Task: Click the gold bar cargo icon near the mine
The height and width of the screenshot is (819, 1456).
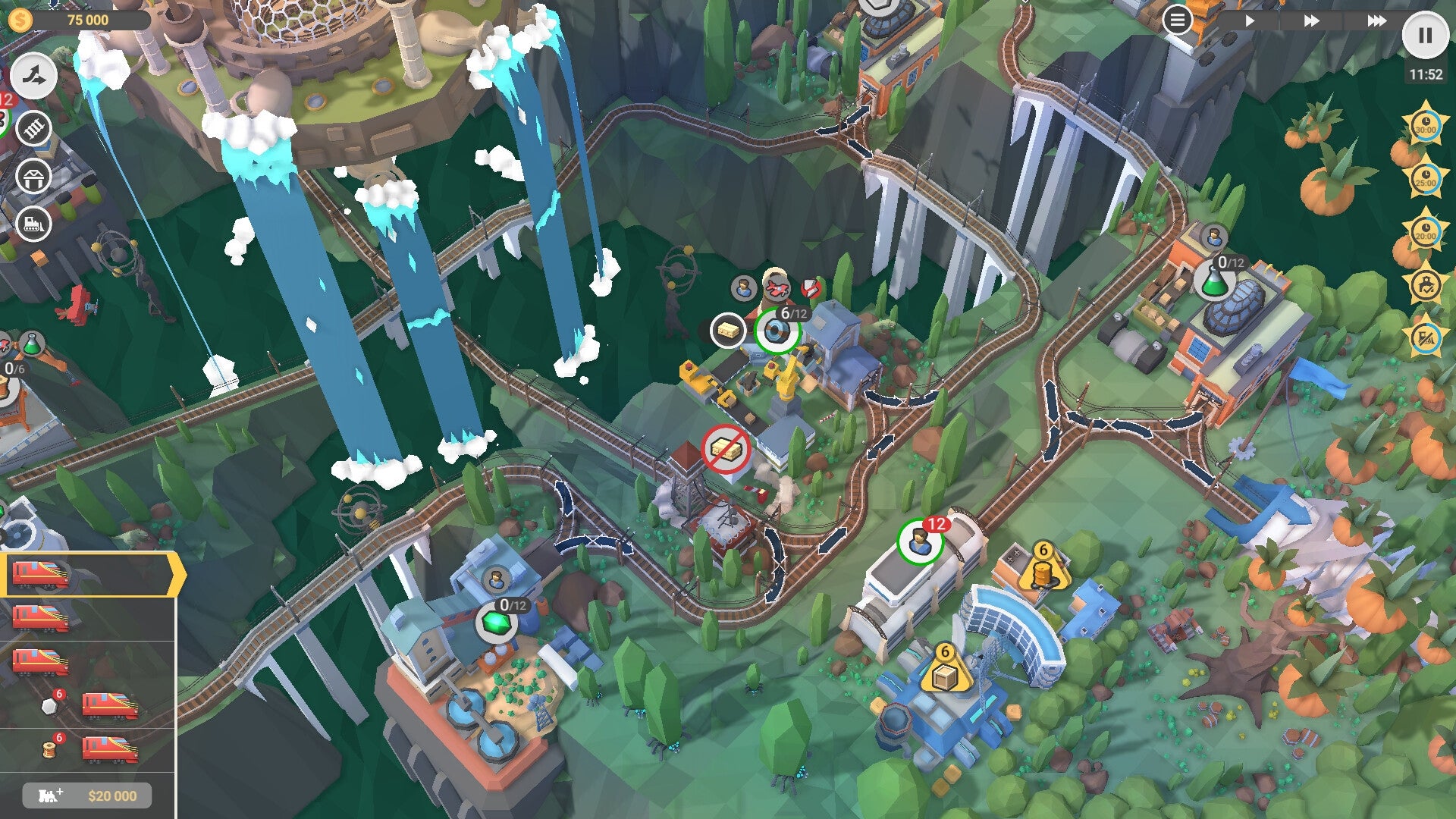Action: tap(726, 331)
